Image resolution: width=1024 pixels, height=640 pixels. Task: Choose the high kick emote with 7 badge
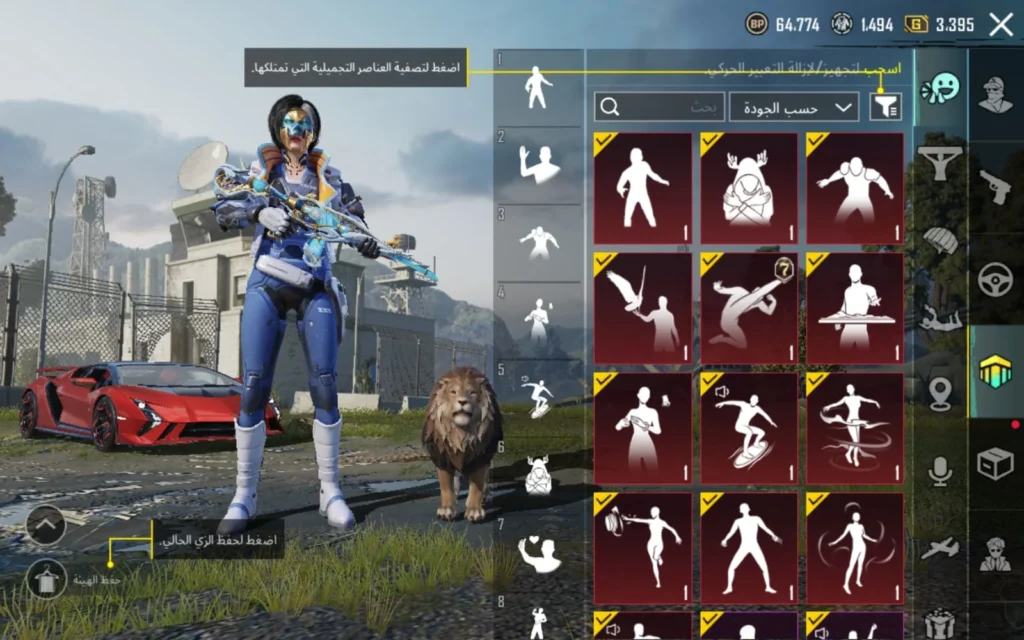click(x=749, y=309)
